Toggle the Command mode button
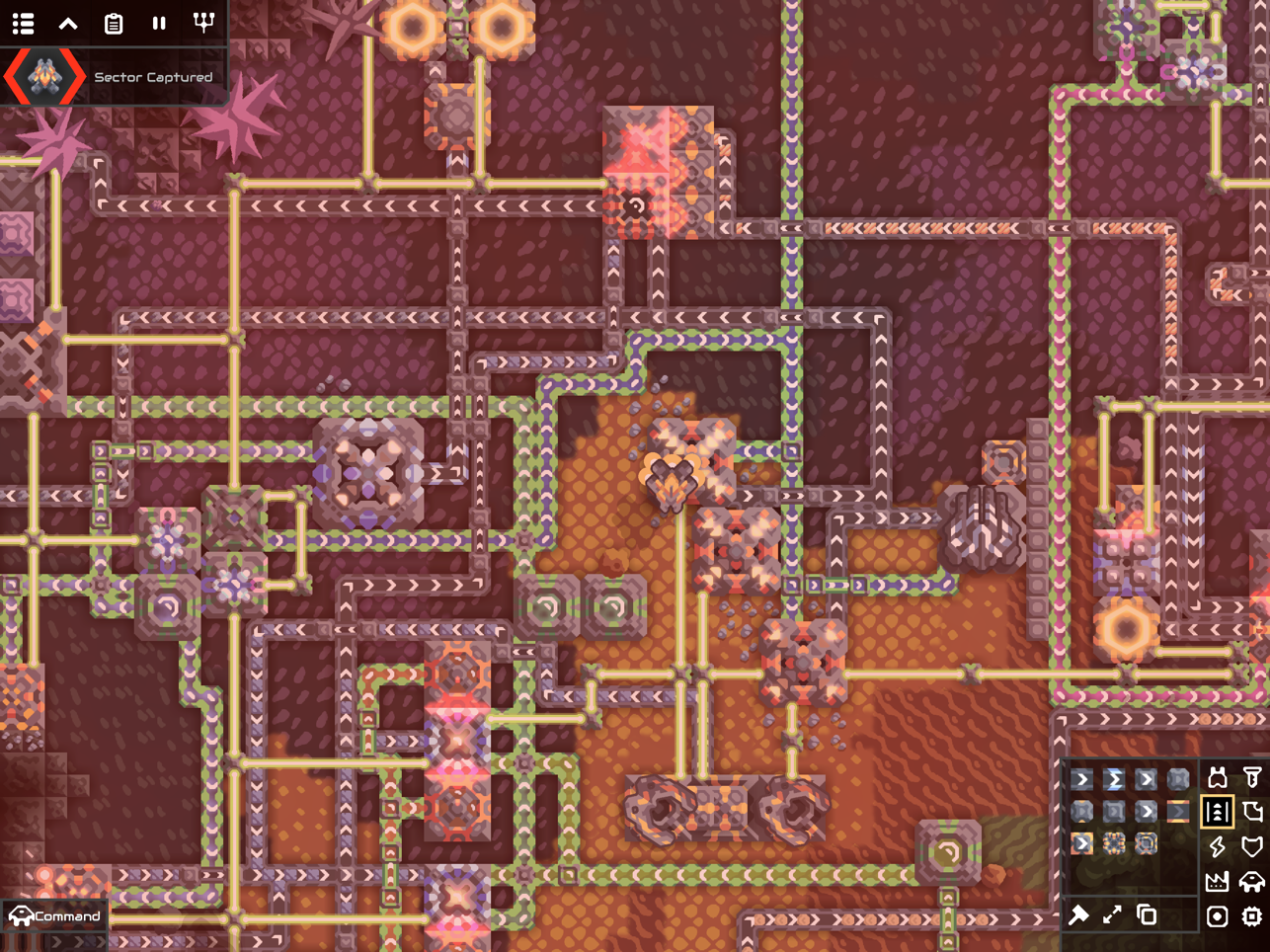The width and height of the screenshot is (1270, 952). 55,916
